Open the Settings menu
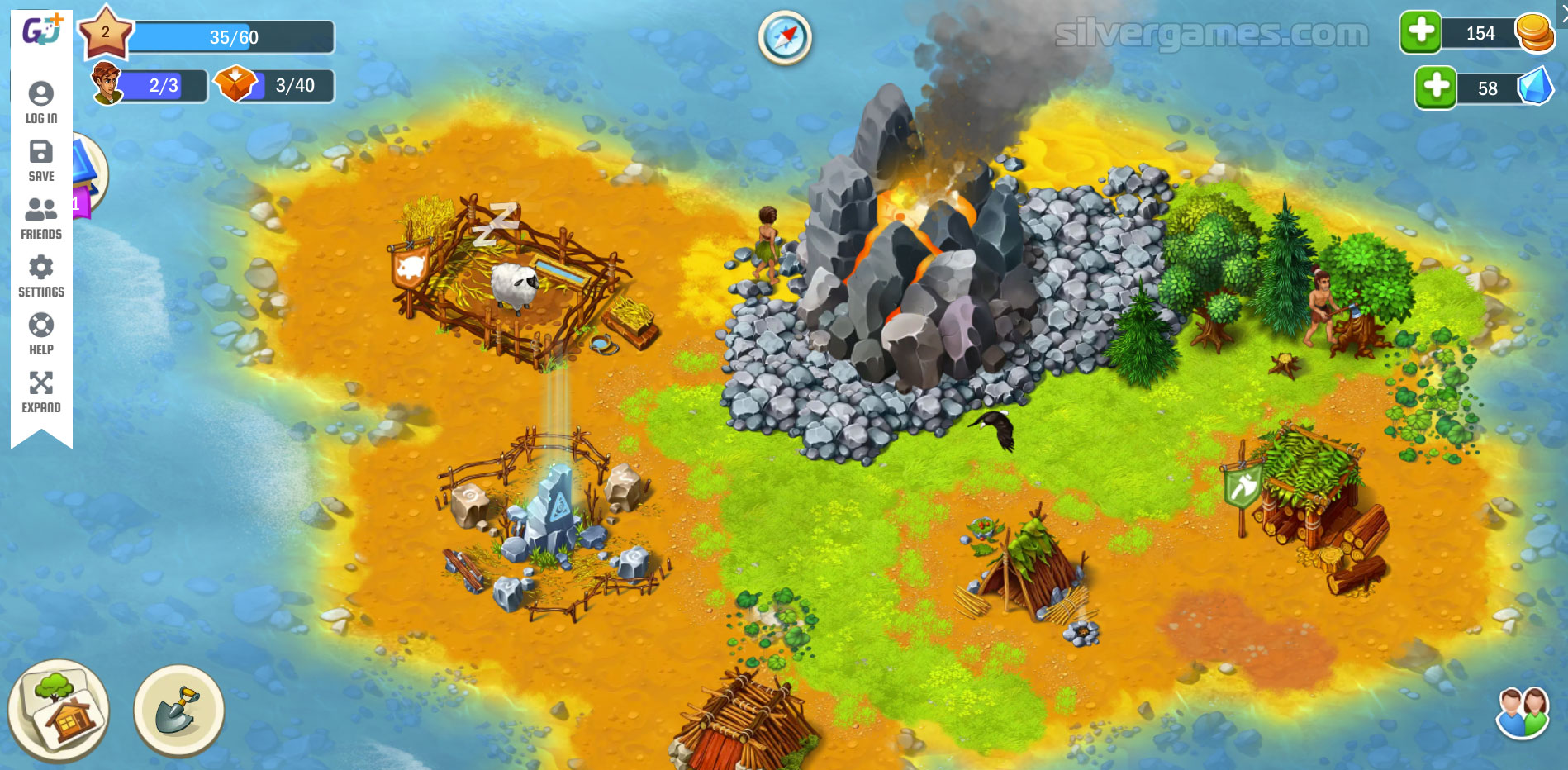The width and height of the screenshot is (1568, 770). click(x=41, y=276)
